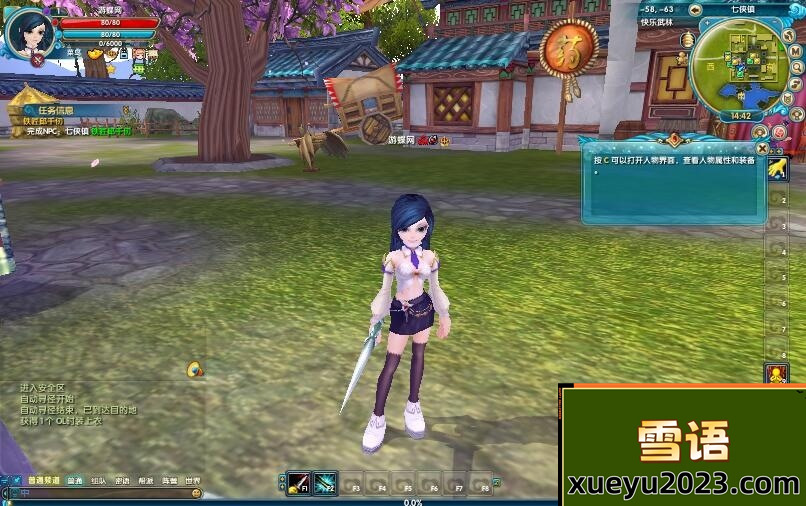Click the small duck icon above chat log
The image size is (806, 506).
tap(195, 370)
